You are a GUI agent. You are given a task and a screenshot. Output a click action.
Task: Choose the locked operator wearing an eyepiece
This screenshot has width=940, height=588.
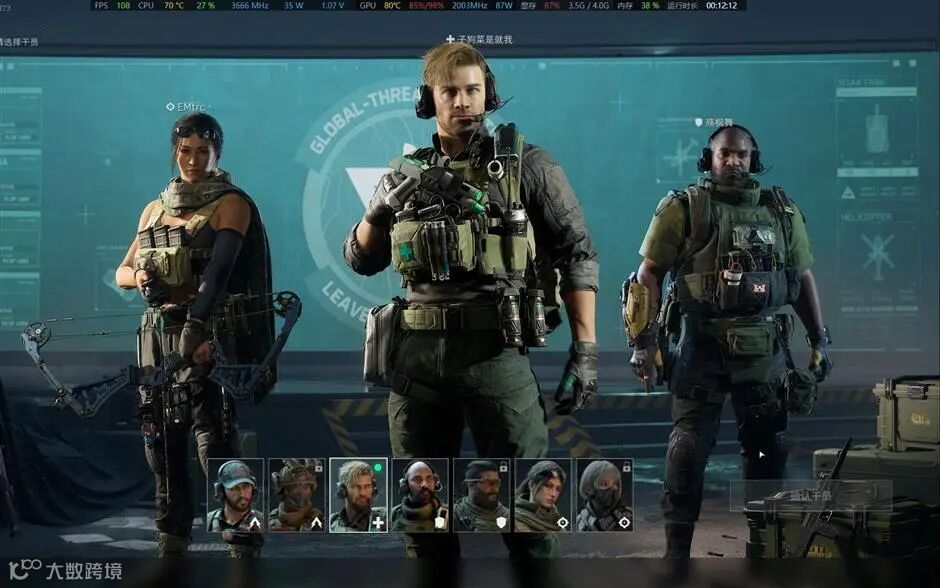481,495
